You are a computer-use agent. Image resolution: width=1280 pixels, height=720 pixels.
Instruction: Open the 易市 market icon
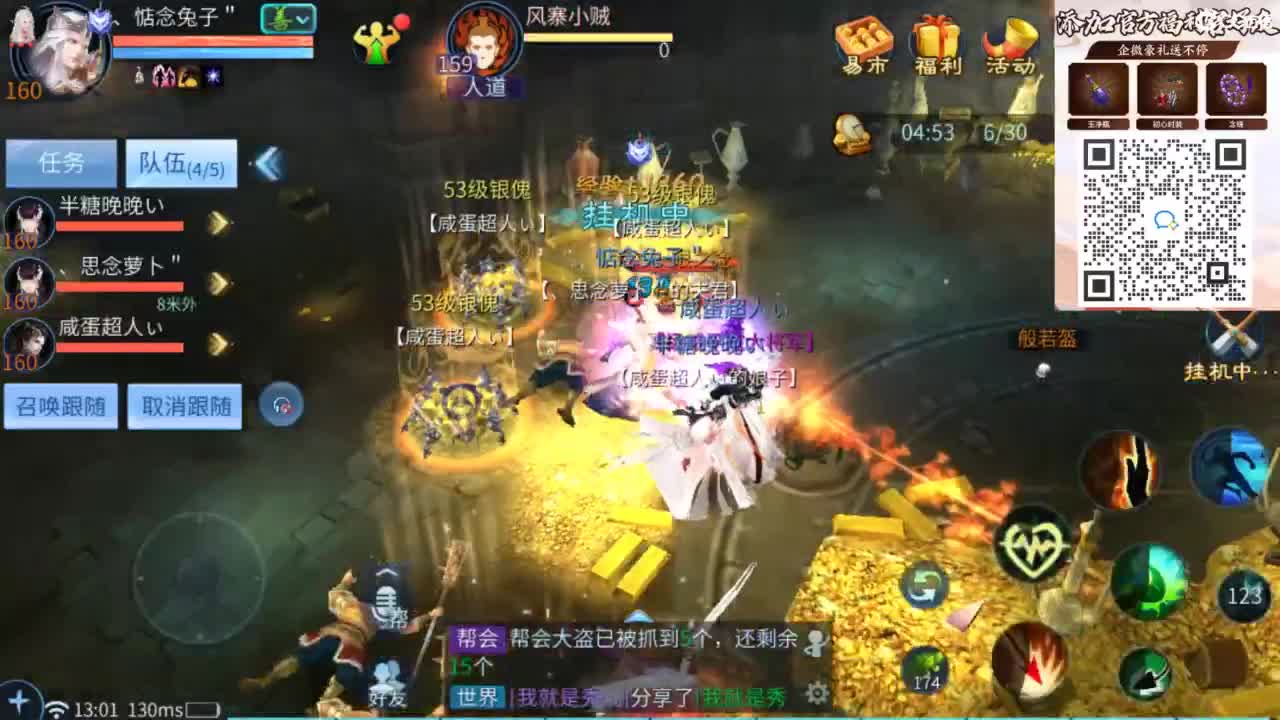862,42
